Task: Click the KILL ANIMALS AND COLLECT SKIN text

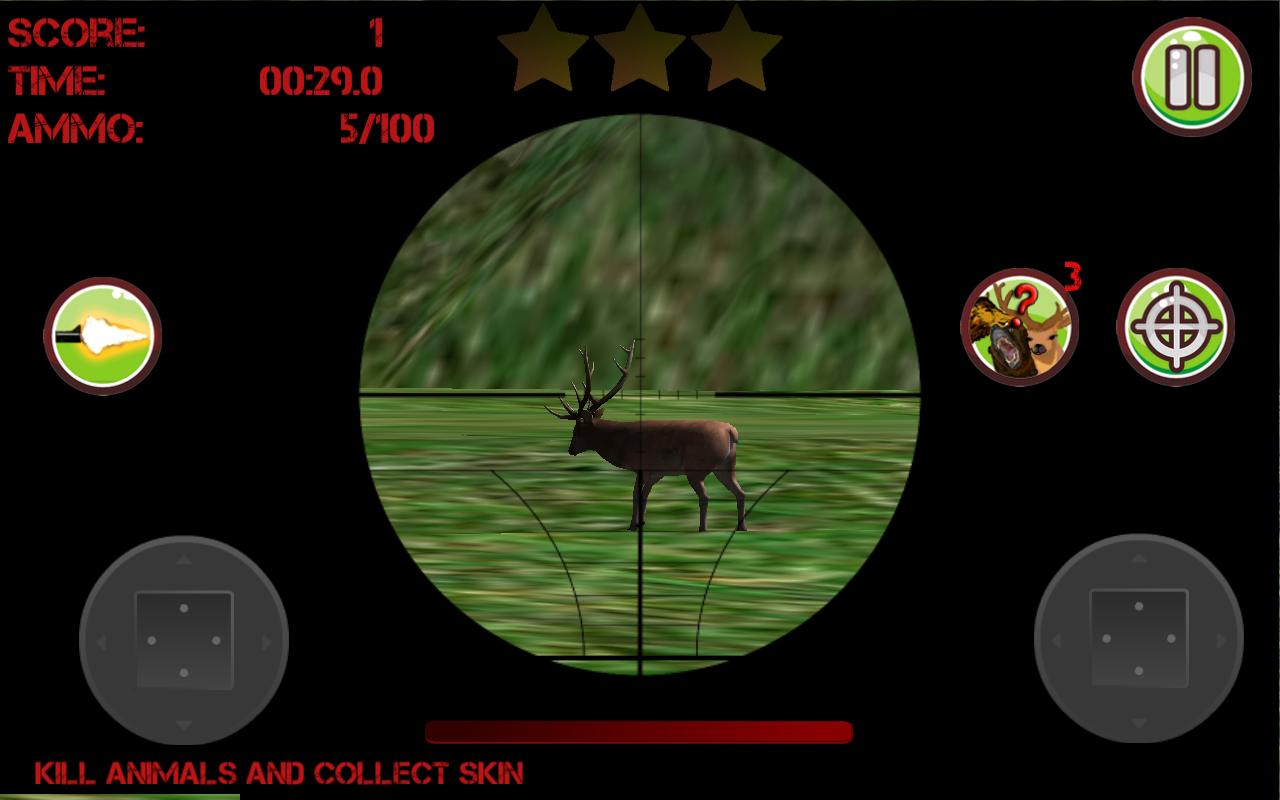Action: pos(278,772)
